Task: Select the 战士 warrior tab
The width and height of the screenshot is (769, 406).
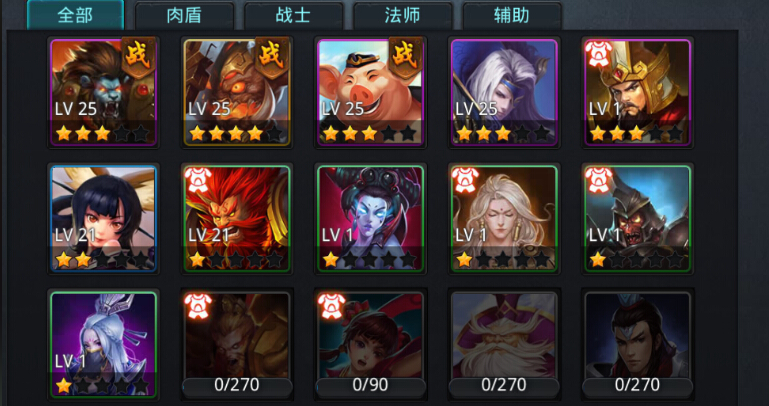Action: [293, 15]
